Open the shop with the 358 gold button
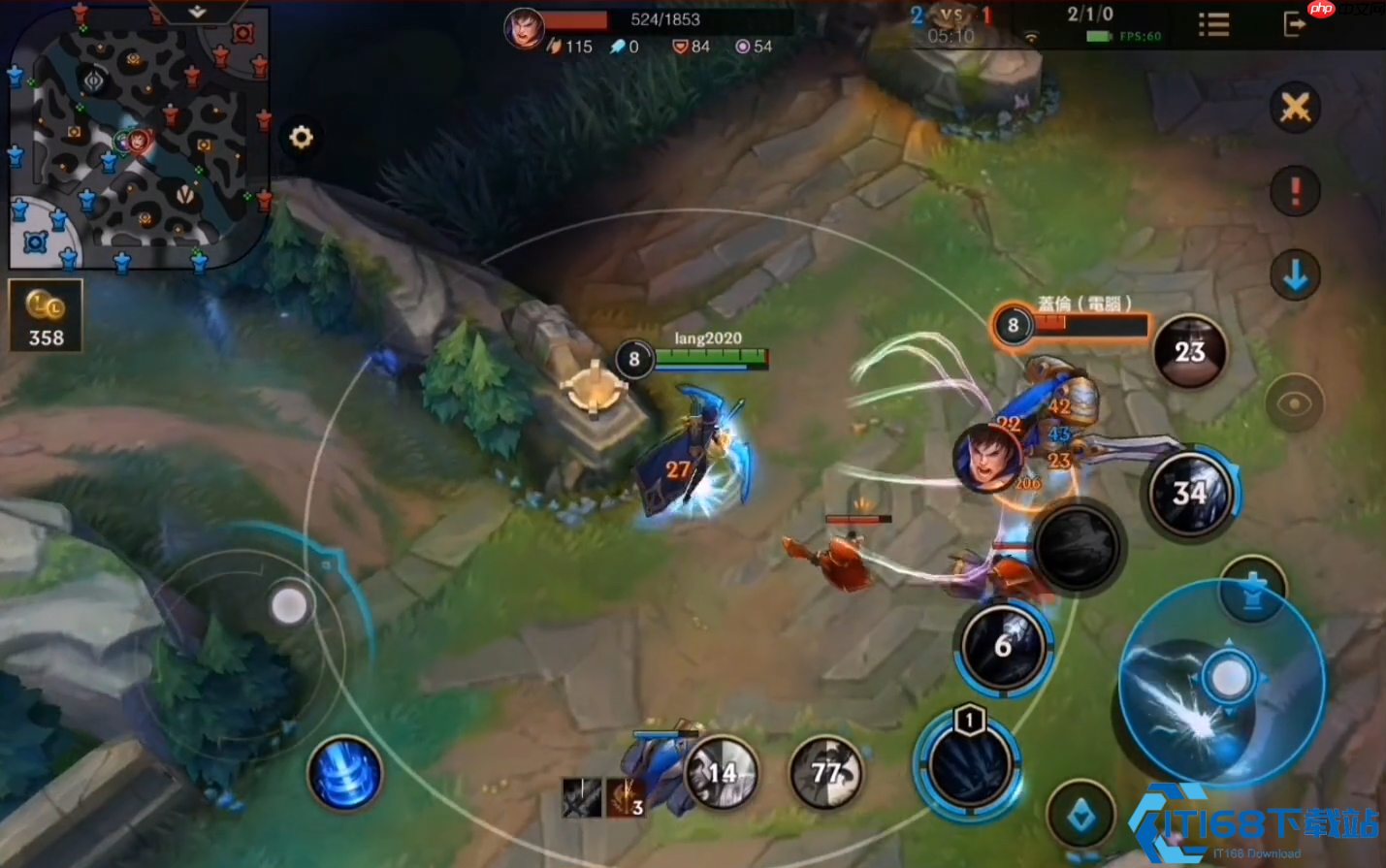1386x868 pixels. click(x=46, y=316)
